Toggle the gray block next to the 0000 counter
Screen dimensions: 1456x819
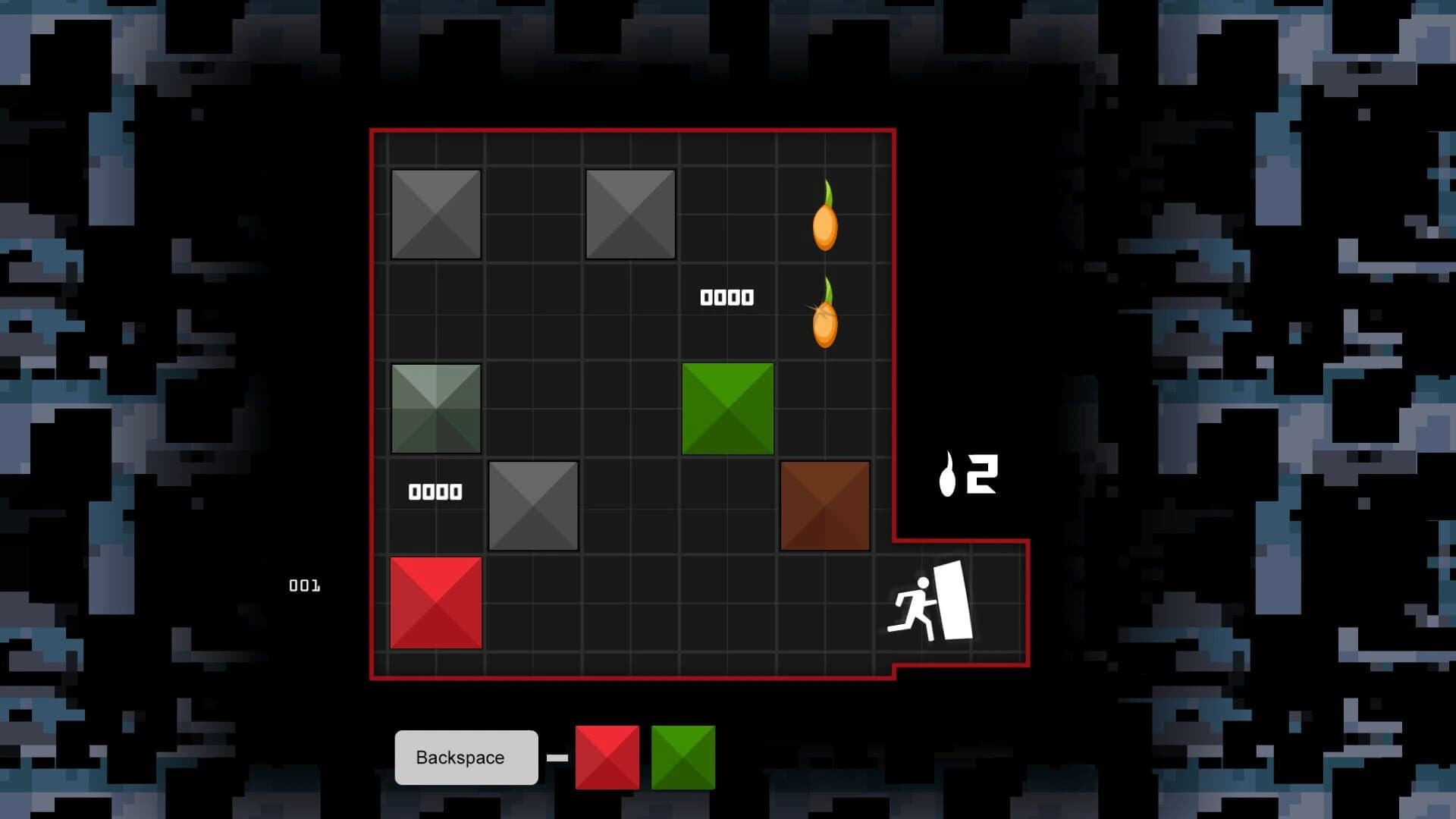point(533,504)
